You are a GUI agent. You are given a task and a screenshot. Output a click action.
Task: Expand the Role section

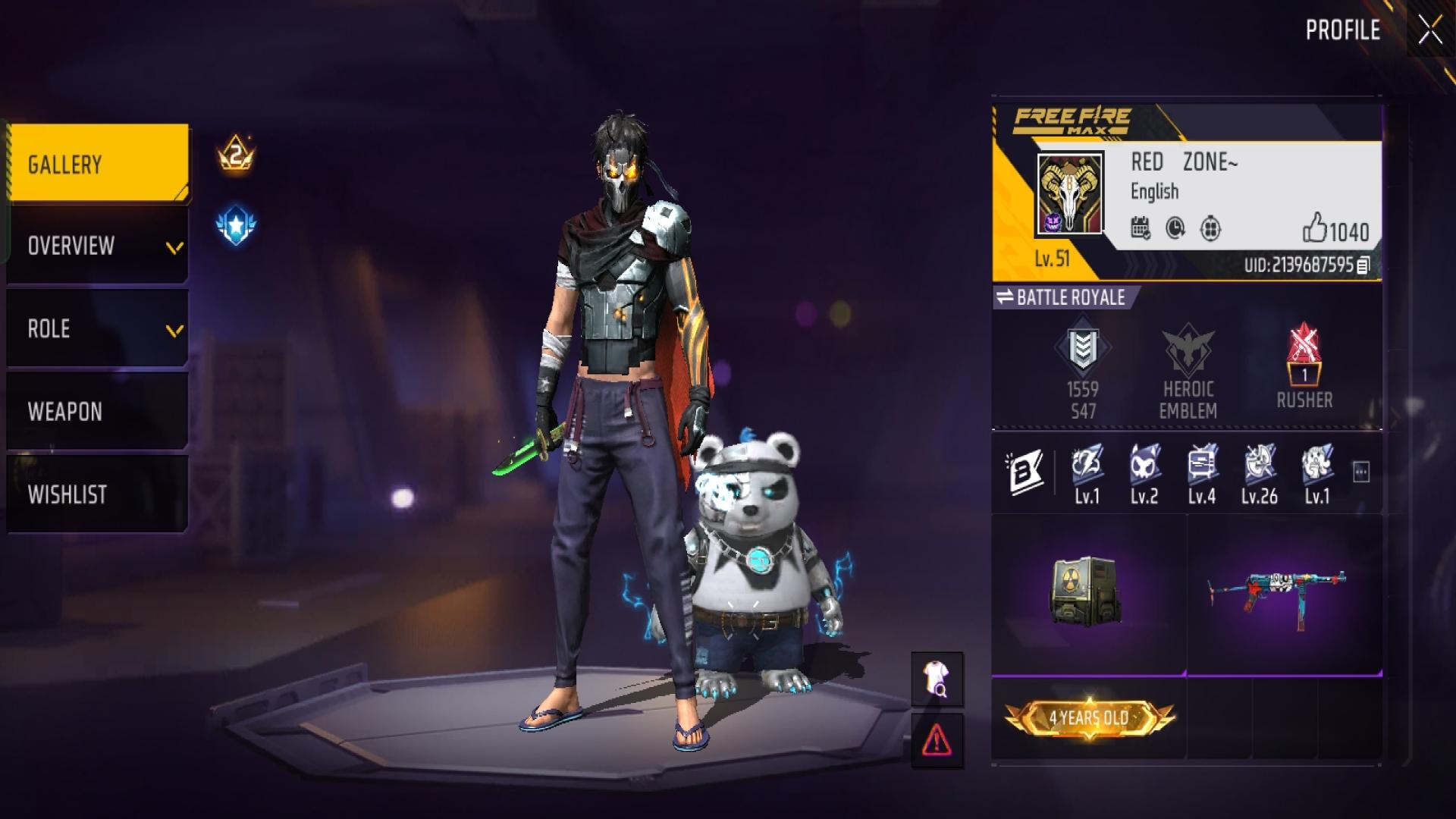coord(98,329)
